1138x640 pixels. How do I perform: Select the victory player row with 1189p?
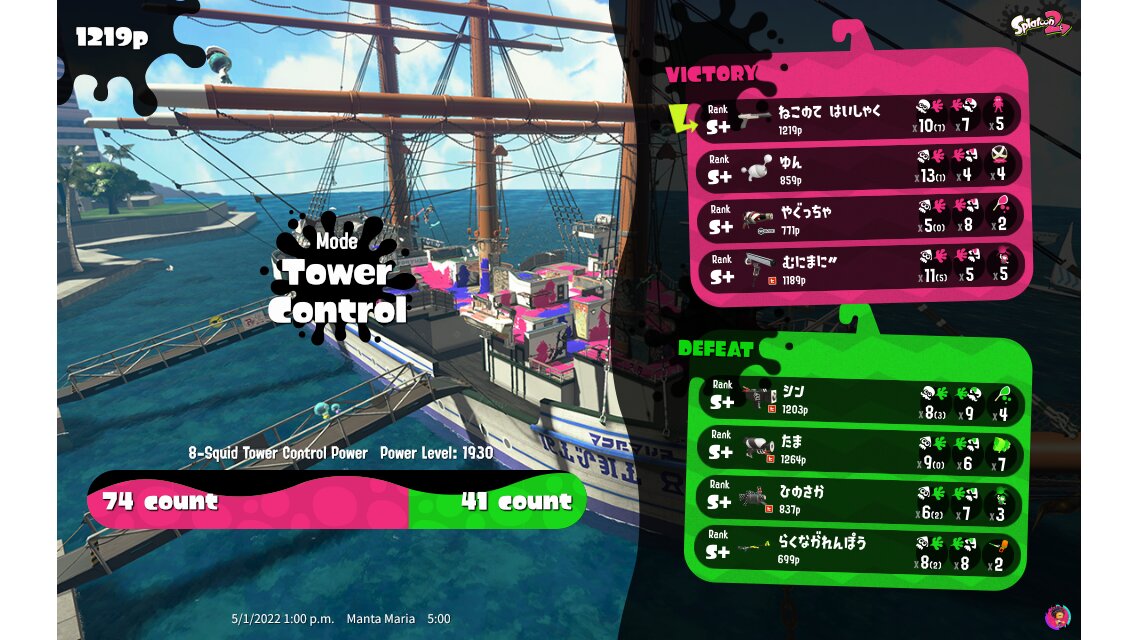tap(860, 267)
